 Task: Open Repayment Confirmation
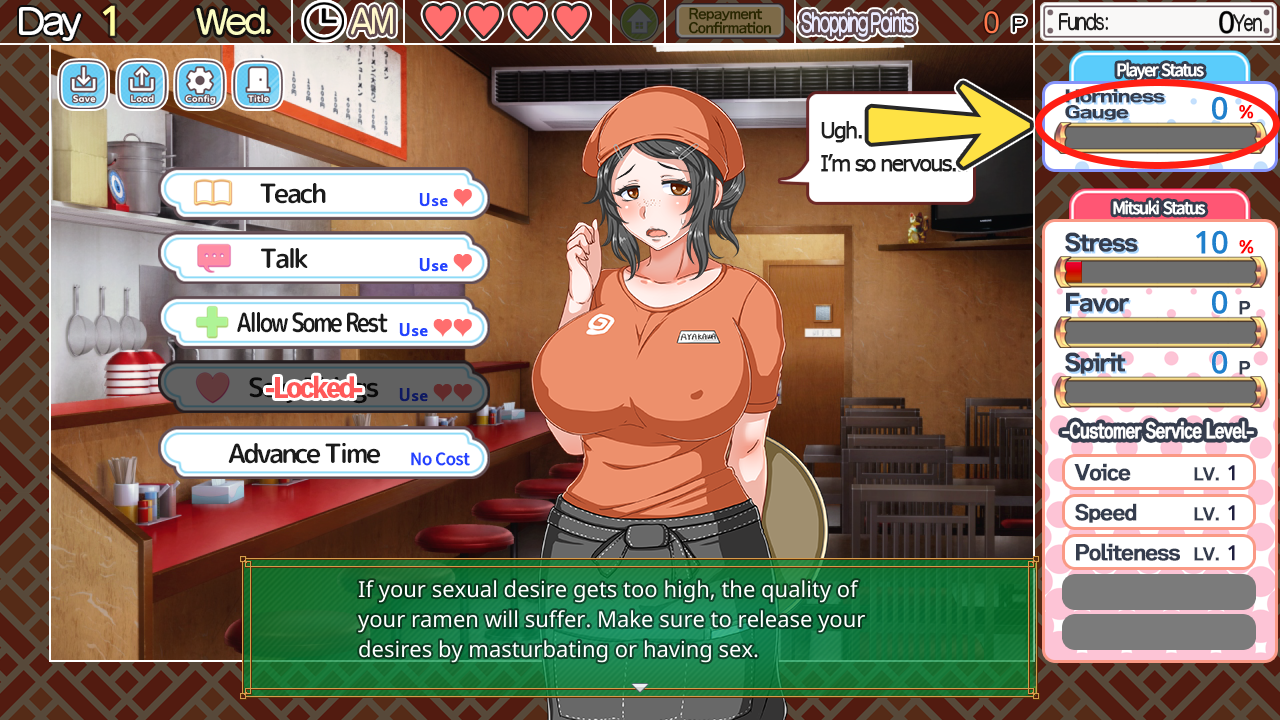(730, 22)
